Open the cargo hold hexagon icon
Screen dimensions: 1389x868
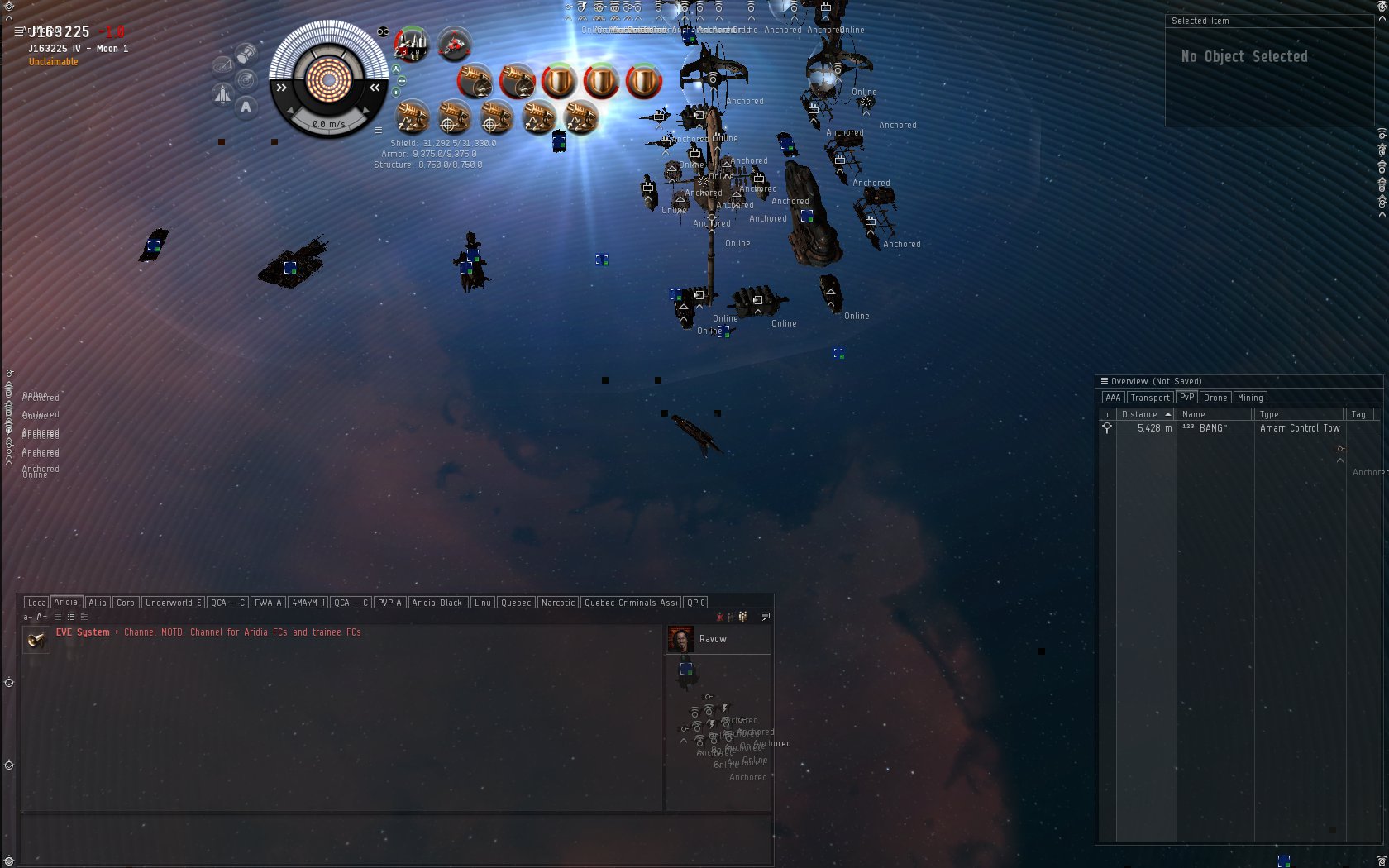coord(246,55)
